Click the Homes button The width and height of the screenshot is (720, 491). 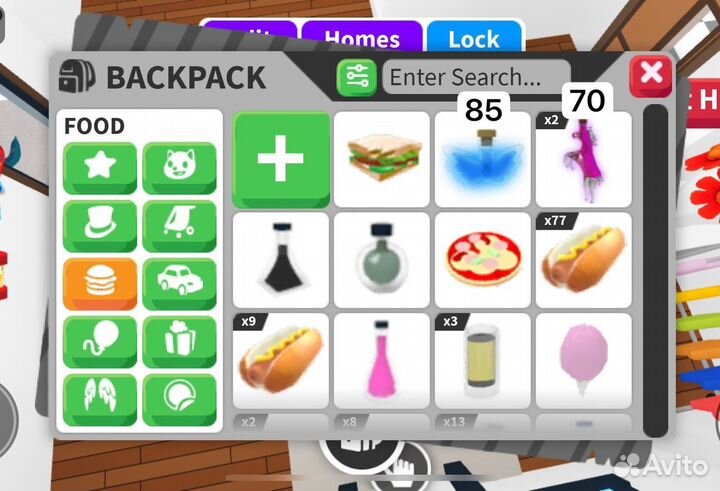point(362,39)
